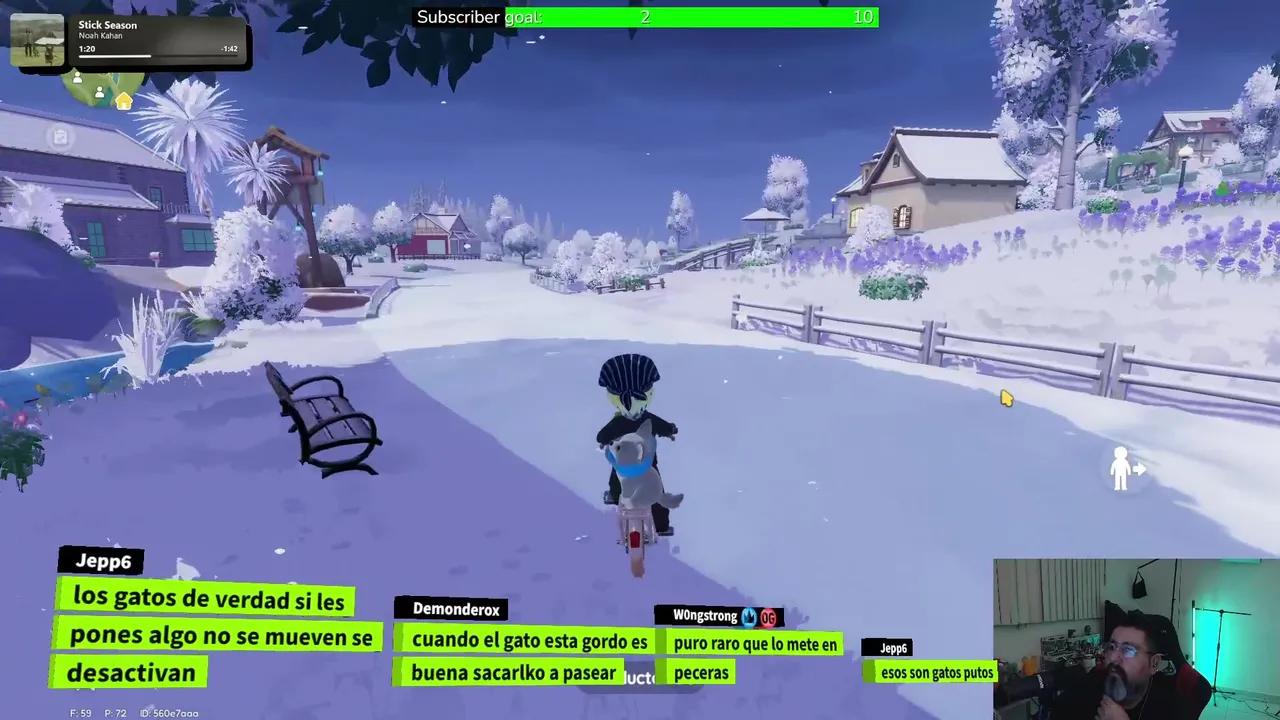Click the F:59 FPS counter
Image resolution: width=1280 pixels, height=720 pixels.
(x=81, y=713)
